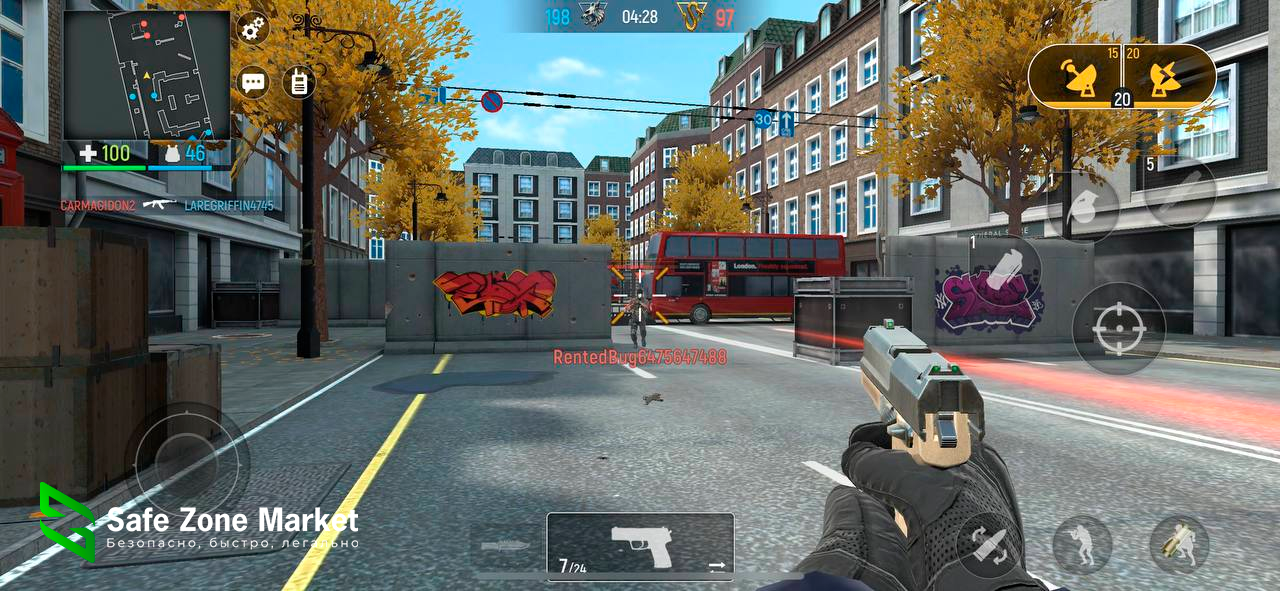Click the Safe Zone Market watermark logo
Viewport: 1280px width, 591px height.
click(x=66, y=522)
